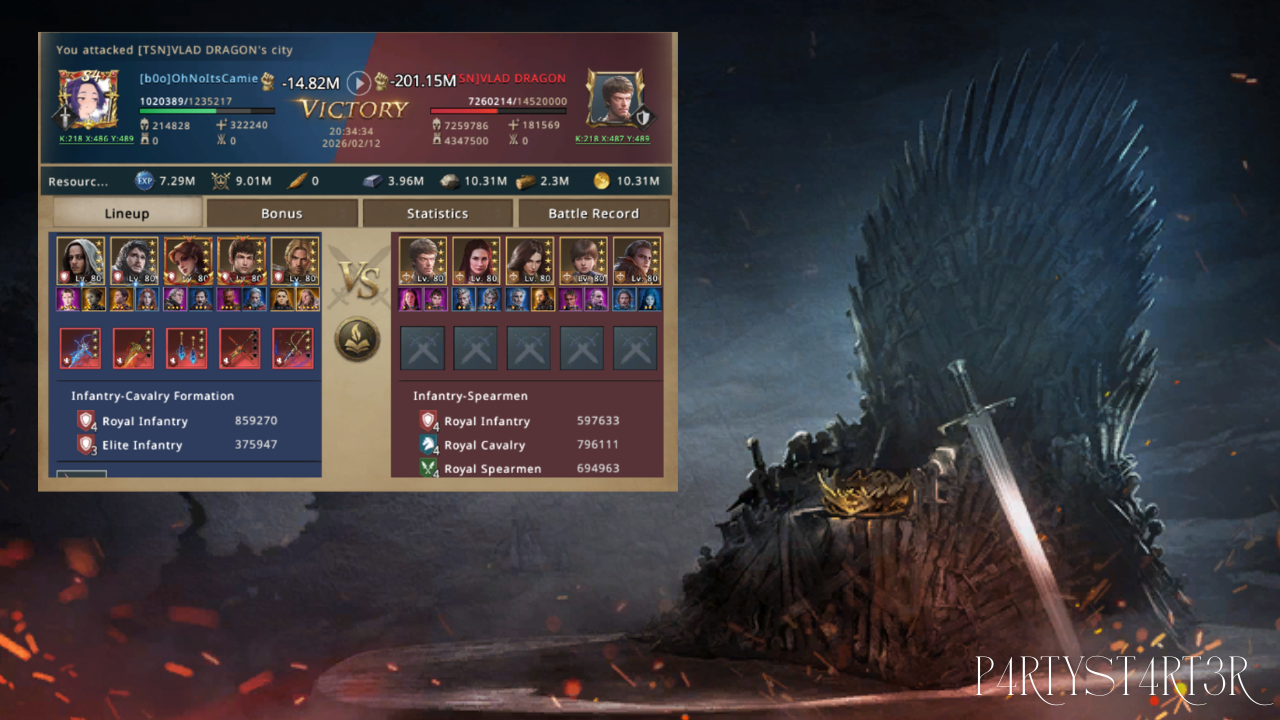Play the battle replay button
This screenshot has width=1280, height=720.
tap(358, 83)
